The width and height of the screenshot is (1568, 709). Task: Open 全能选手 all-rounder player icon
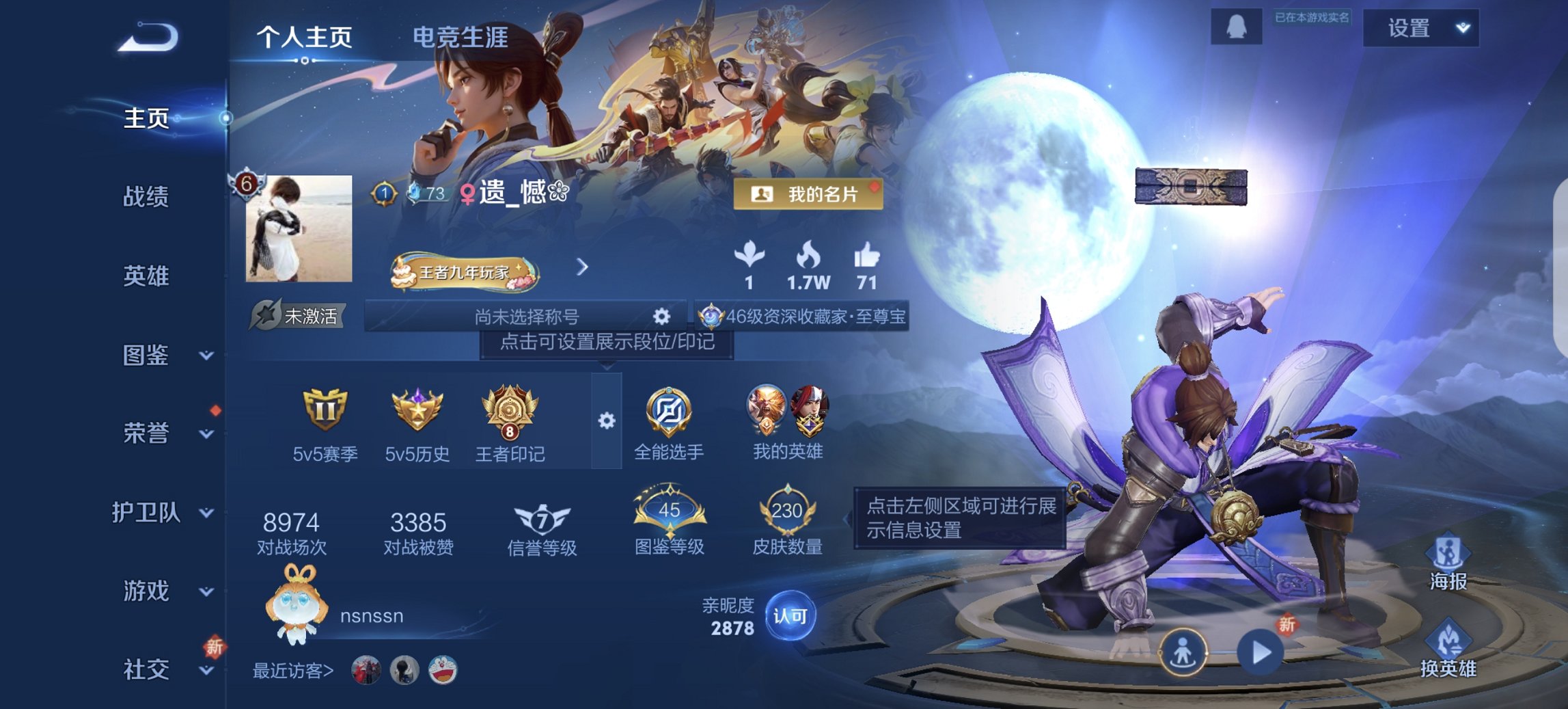click(x=670, y=411)
